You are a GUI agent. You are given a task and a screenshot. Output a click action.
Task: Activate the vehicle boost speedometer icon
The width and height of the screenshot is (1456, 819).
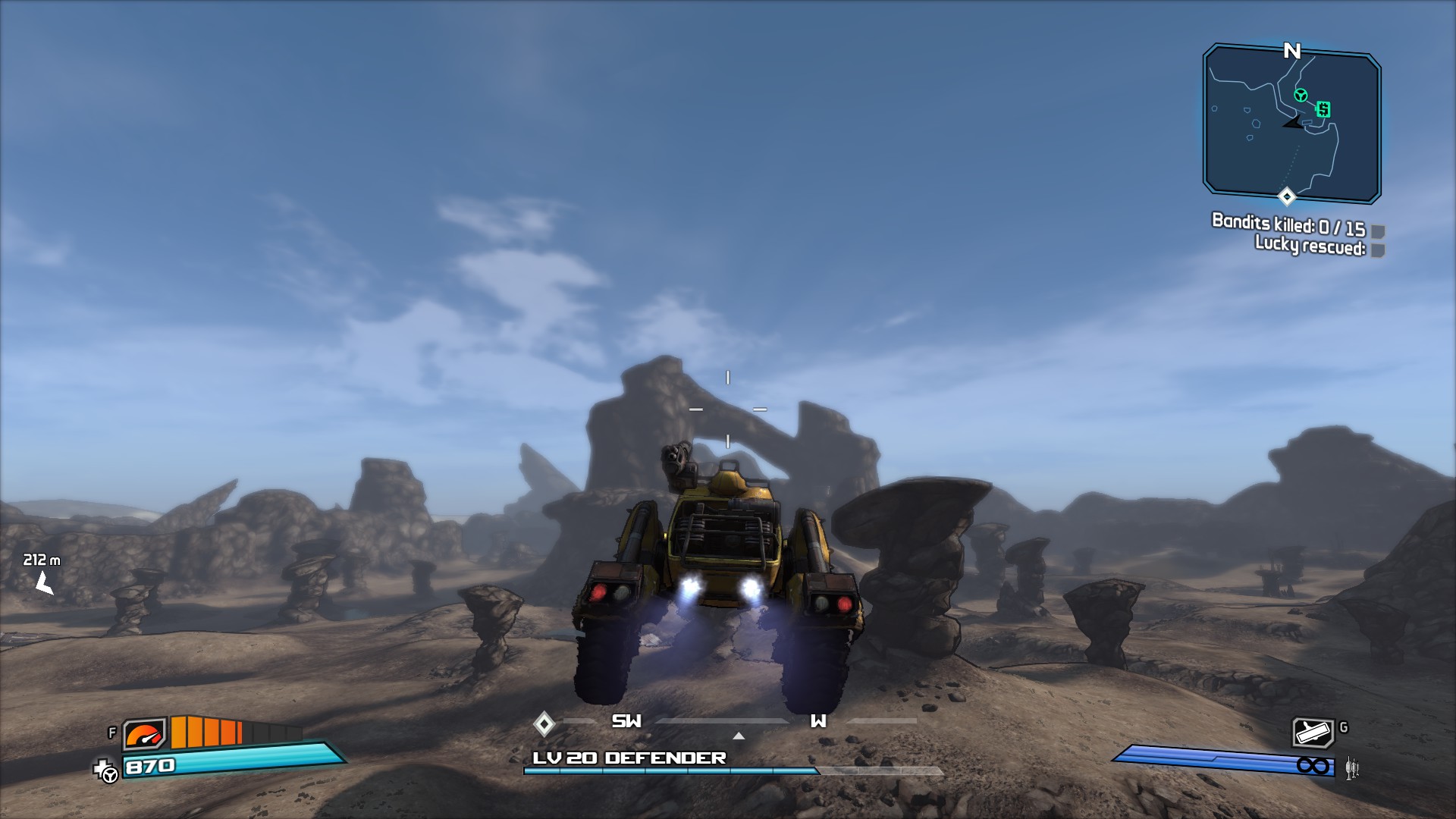click(x=144, y=734)
